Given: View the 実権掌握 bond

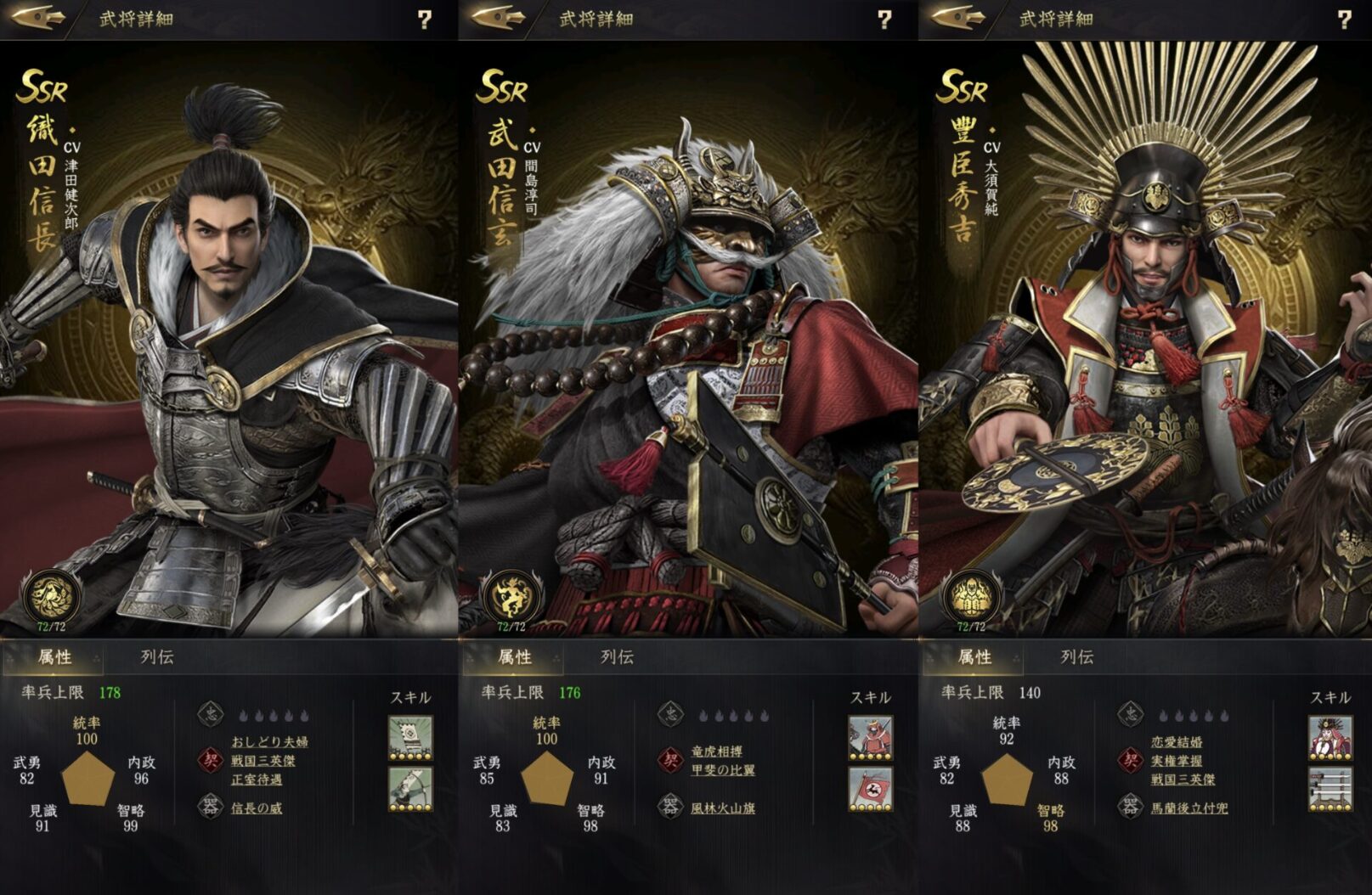Looking at the screenshot, I should click(1177, 761).
